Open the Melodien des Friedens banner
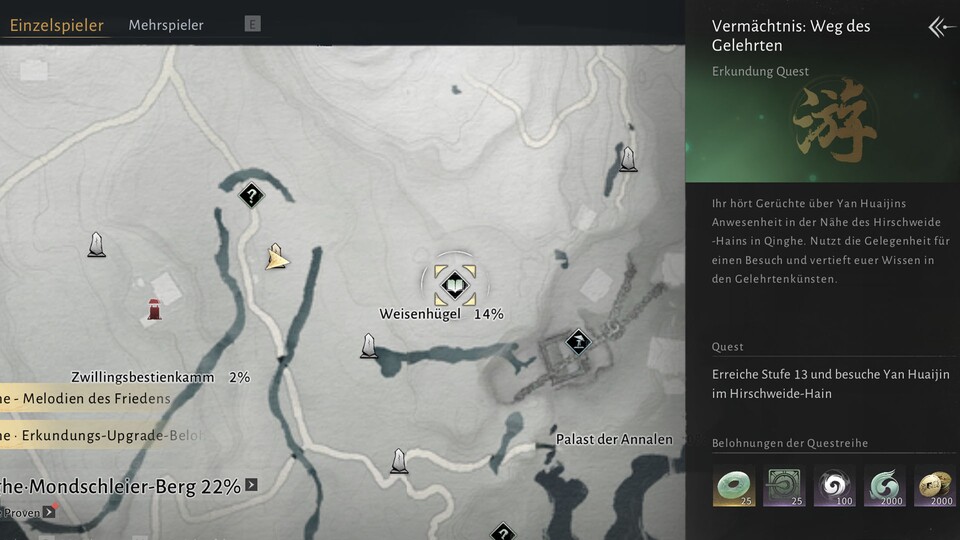 [85, 398]
